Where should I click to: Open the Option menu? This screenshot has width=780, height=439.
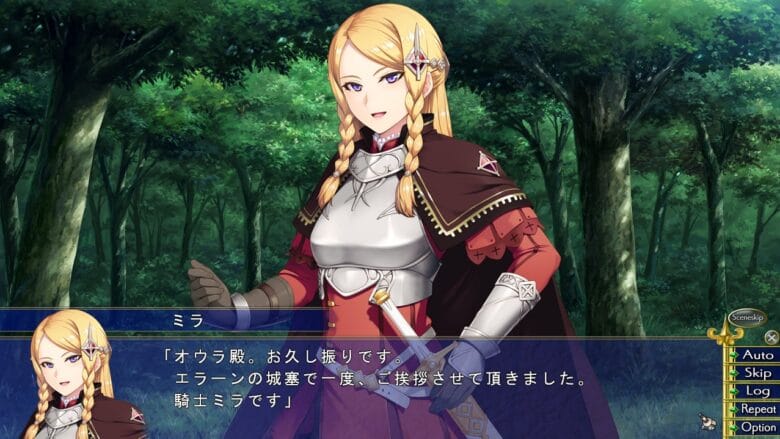click(757, 427)
